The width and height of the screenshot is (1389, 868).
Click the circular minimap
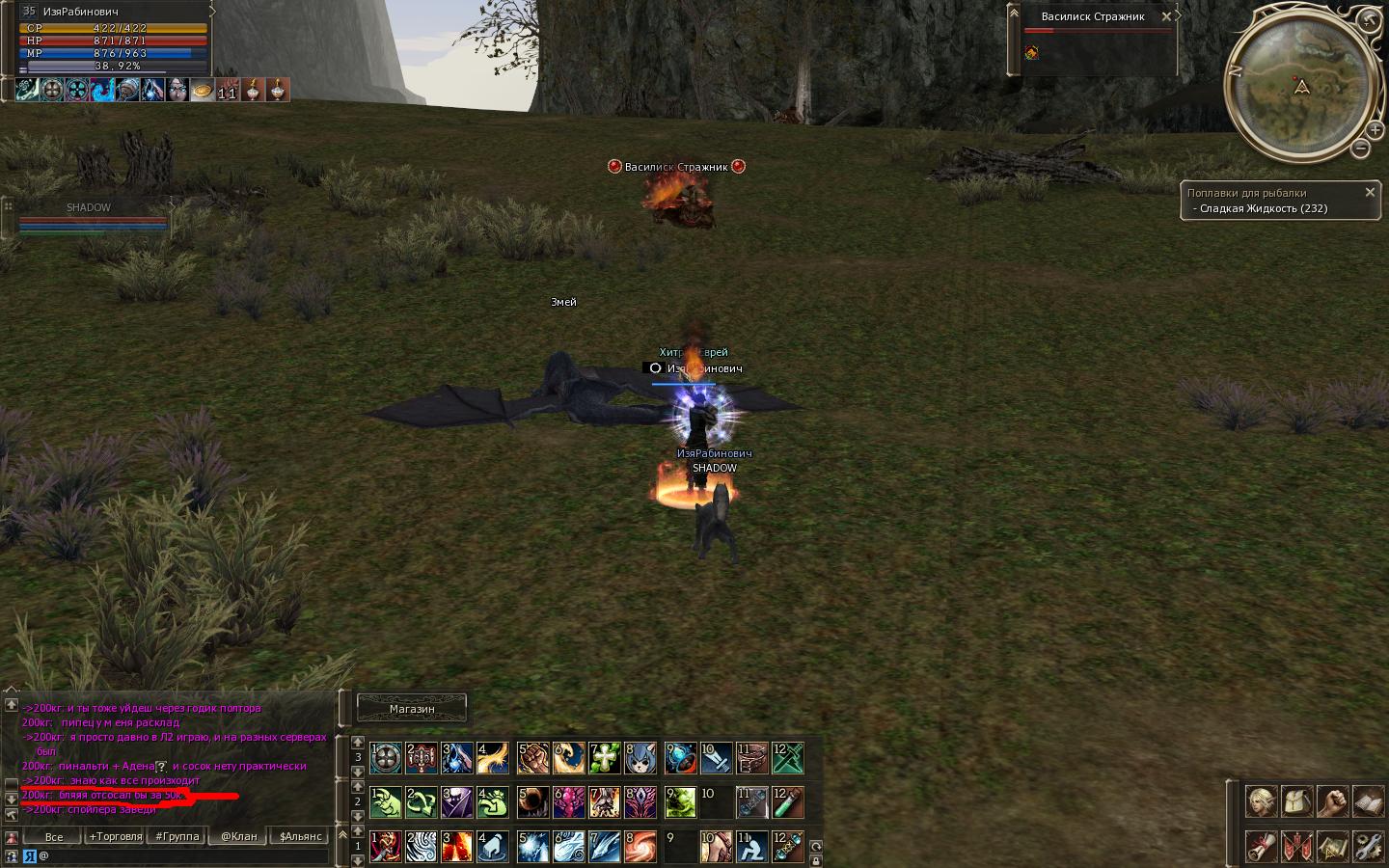pyautogui.click(x=1300, y=87)
